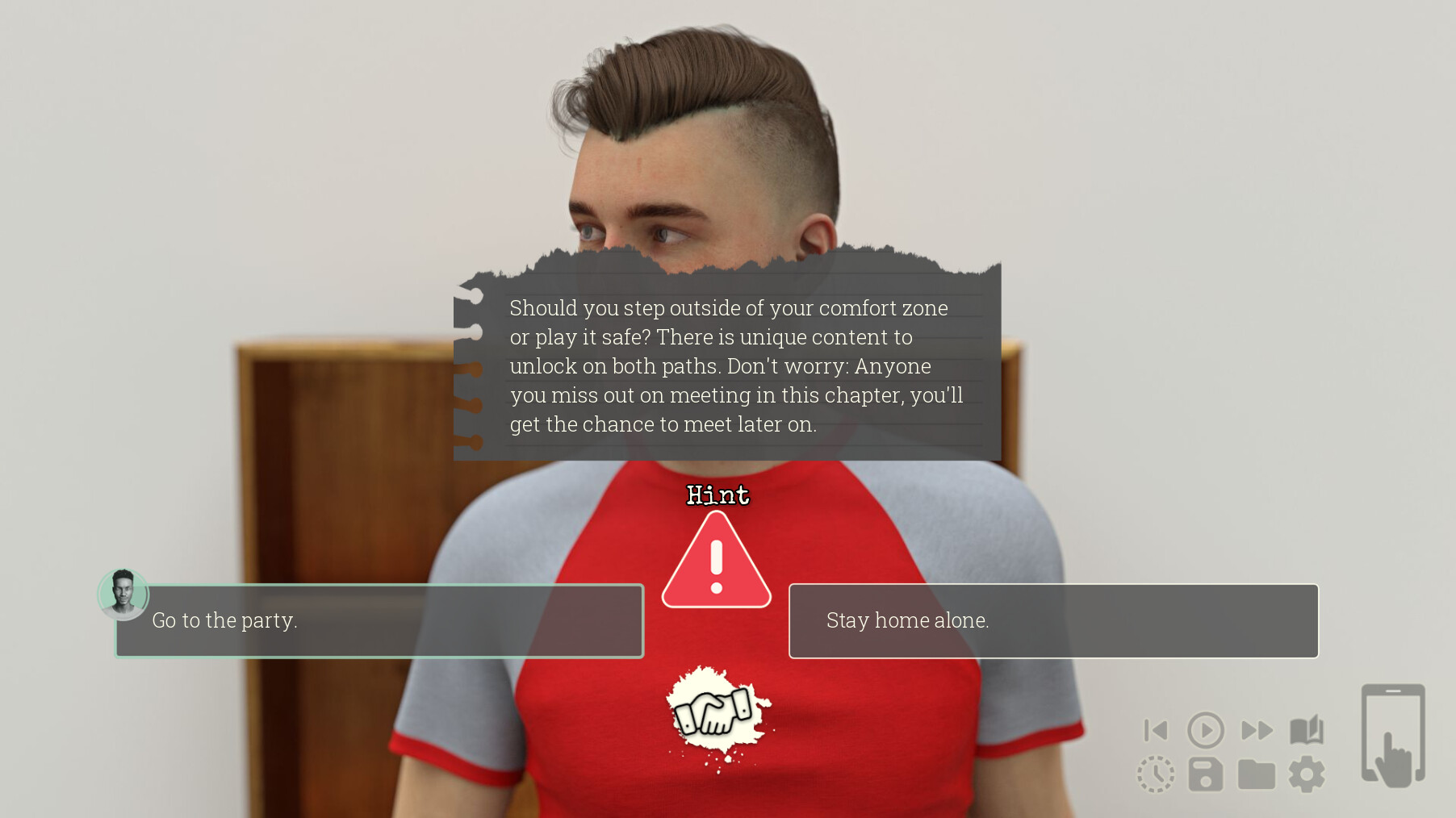The image size is (1456, 818).
Task: Save the game with the floppy disk icon
Action: [x=1206, y=773]
